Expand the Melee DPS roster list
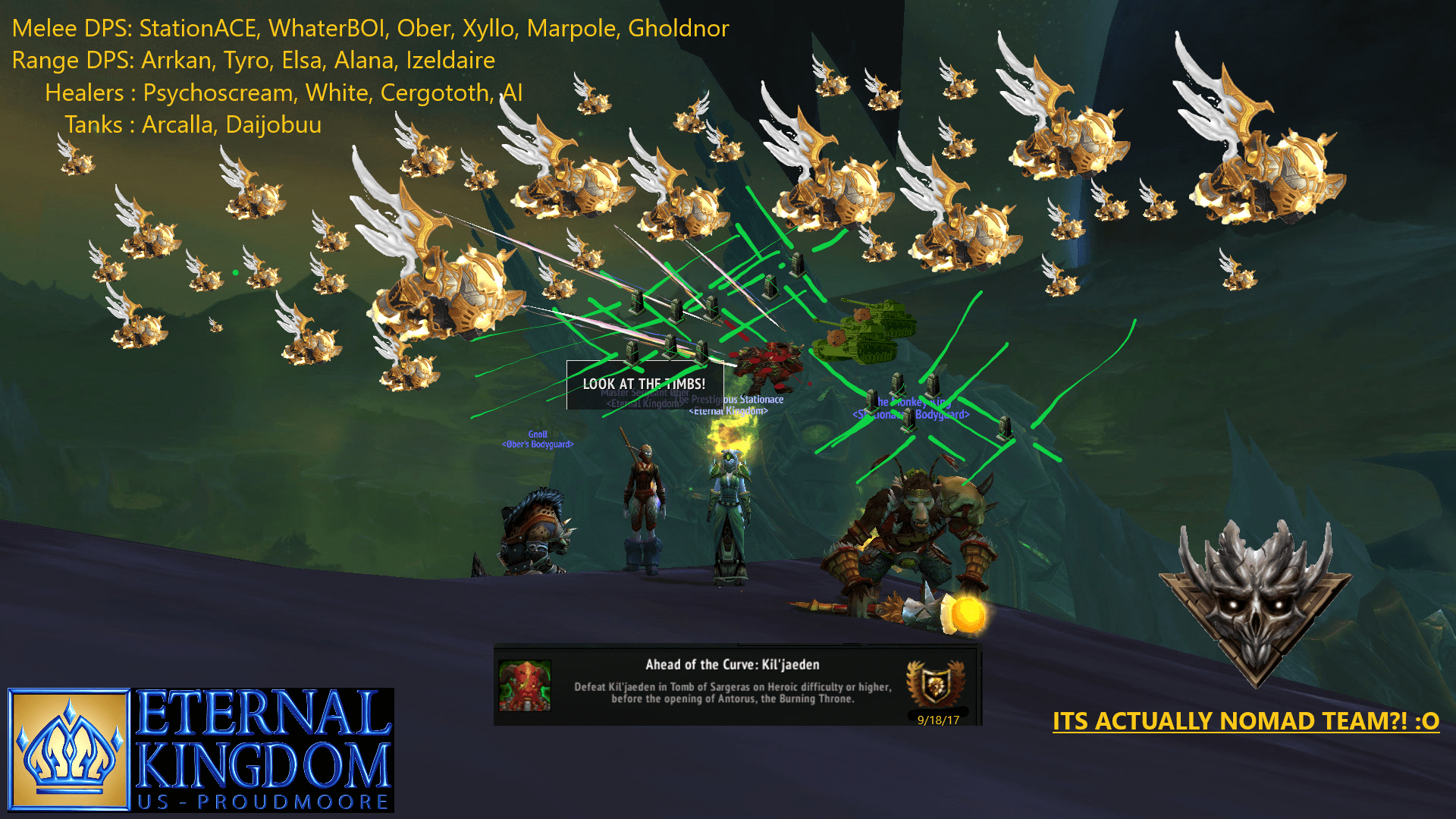The width and height of the screenshot is (1456, 819). 370,27
